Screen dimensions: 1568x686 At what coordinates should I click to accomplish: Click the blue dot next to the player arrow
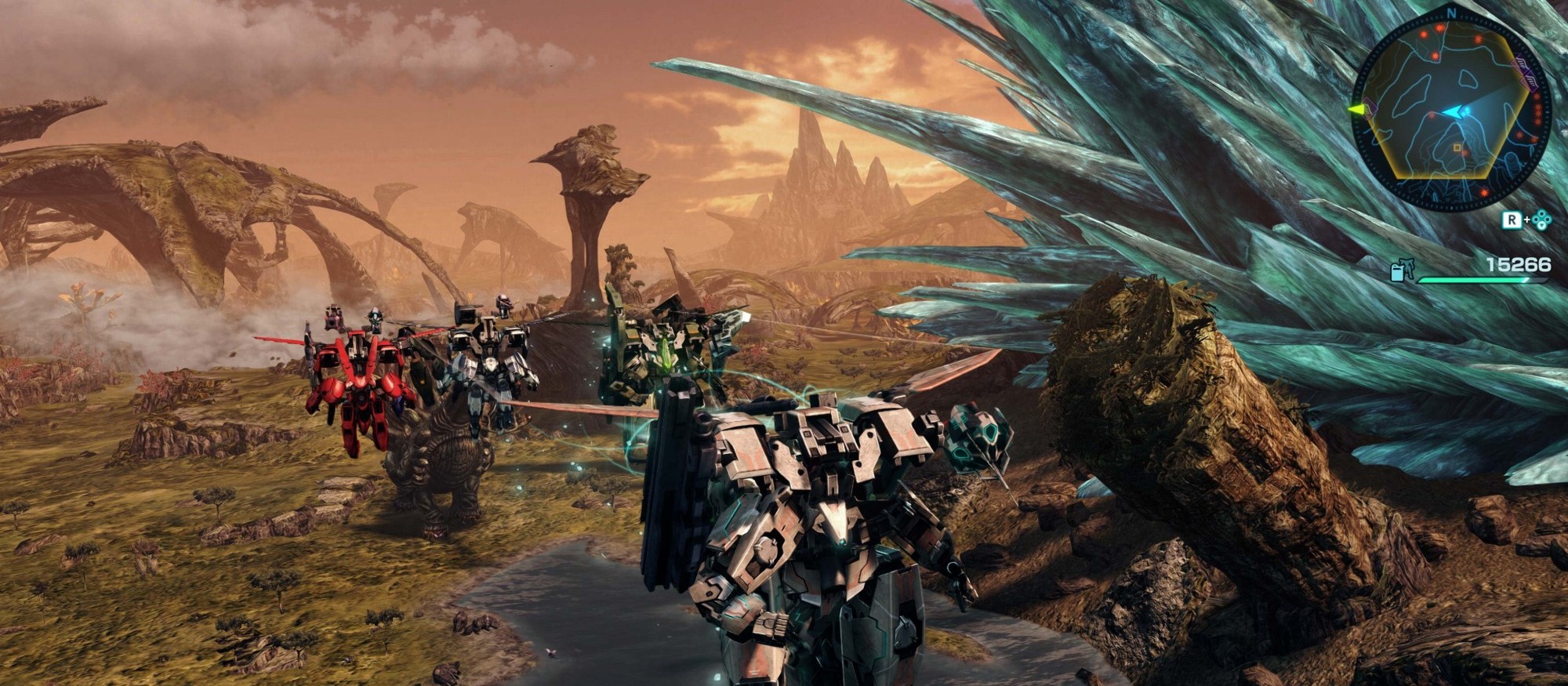coord(1465,111)
